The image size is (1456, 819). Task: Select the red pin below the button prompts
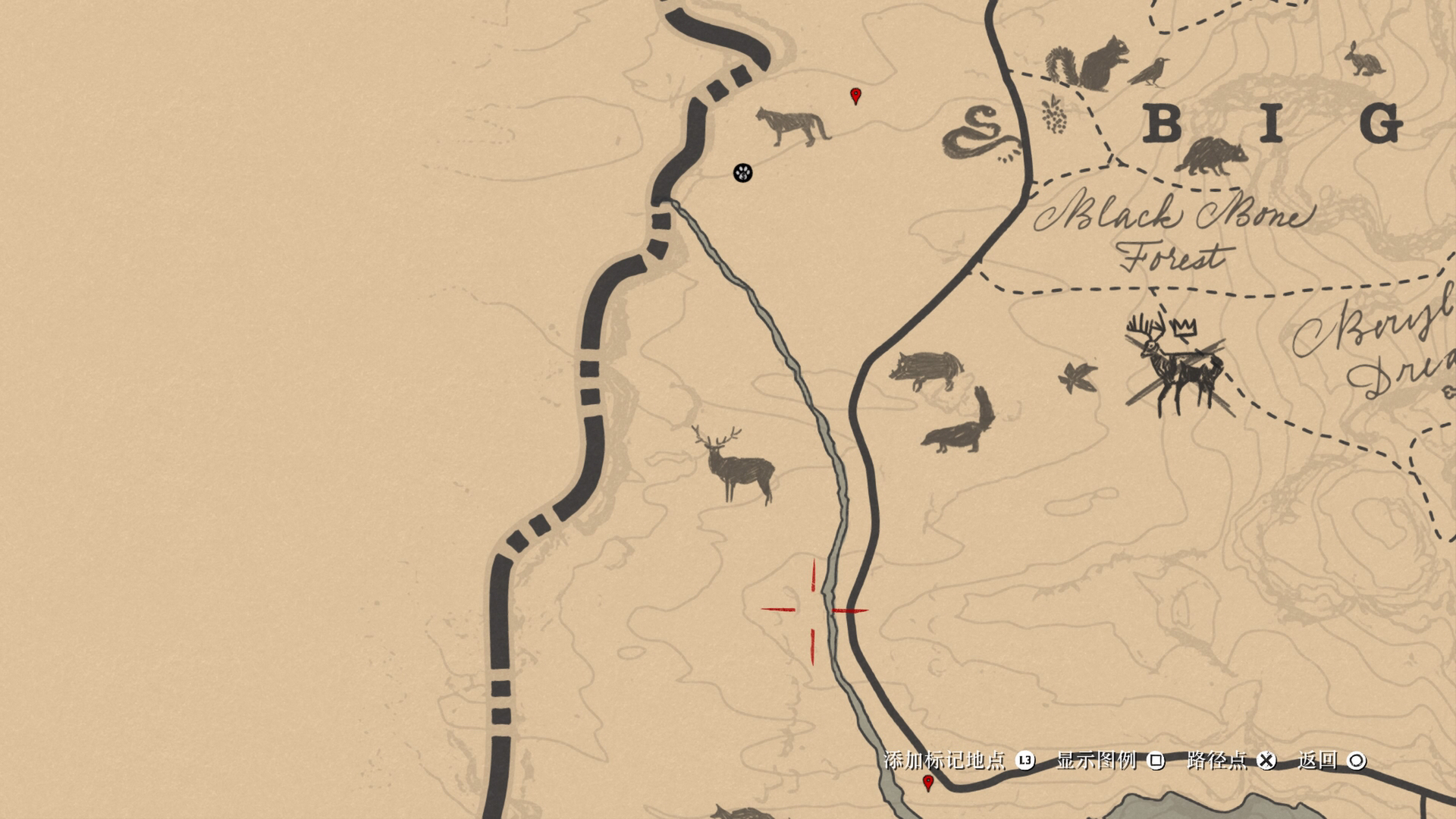[927, 782]
